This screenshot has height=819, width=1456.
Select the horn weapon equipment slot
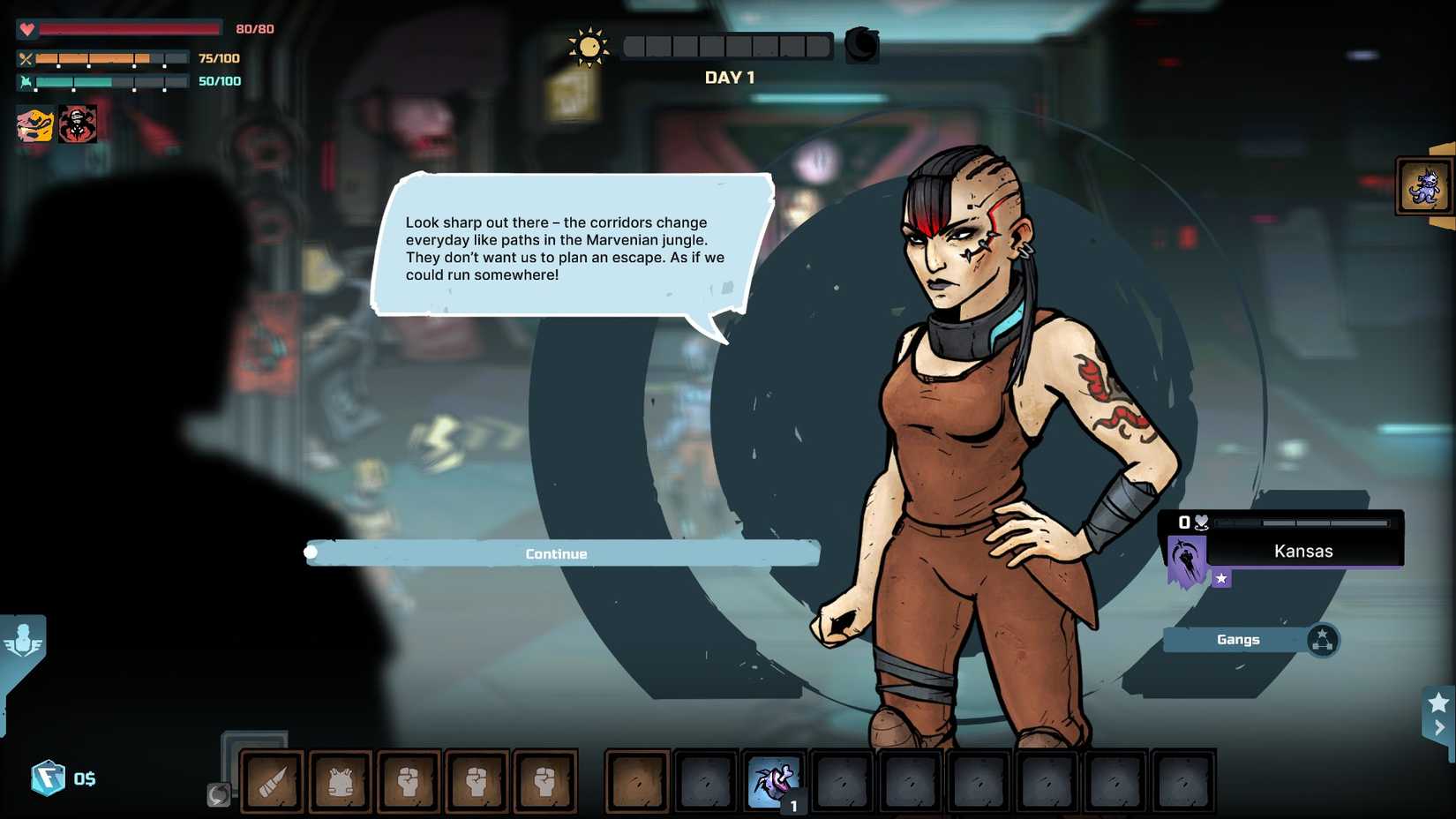pos(273,781)
